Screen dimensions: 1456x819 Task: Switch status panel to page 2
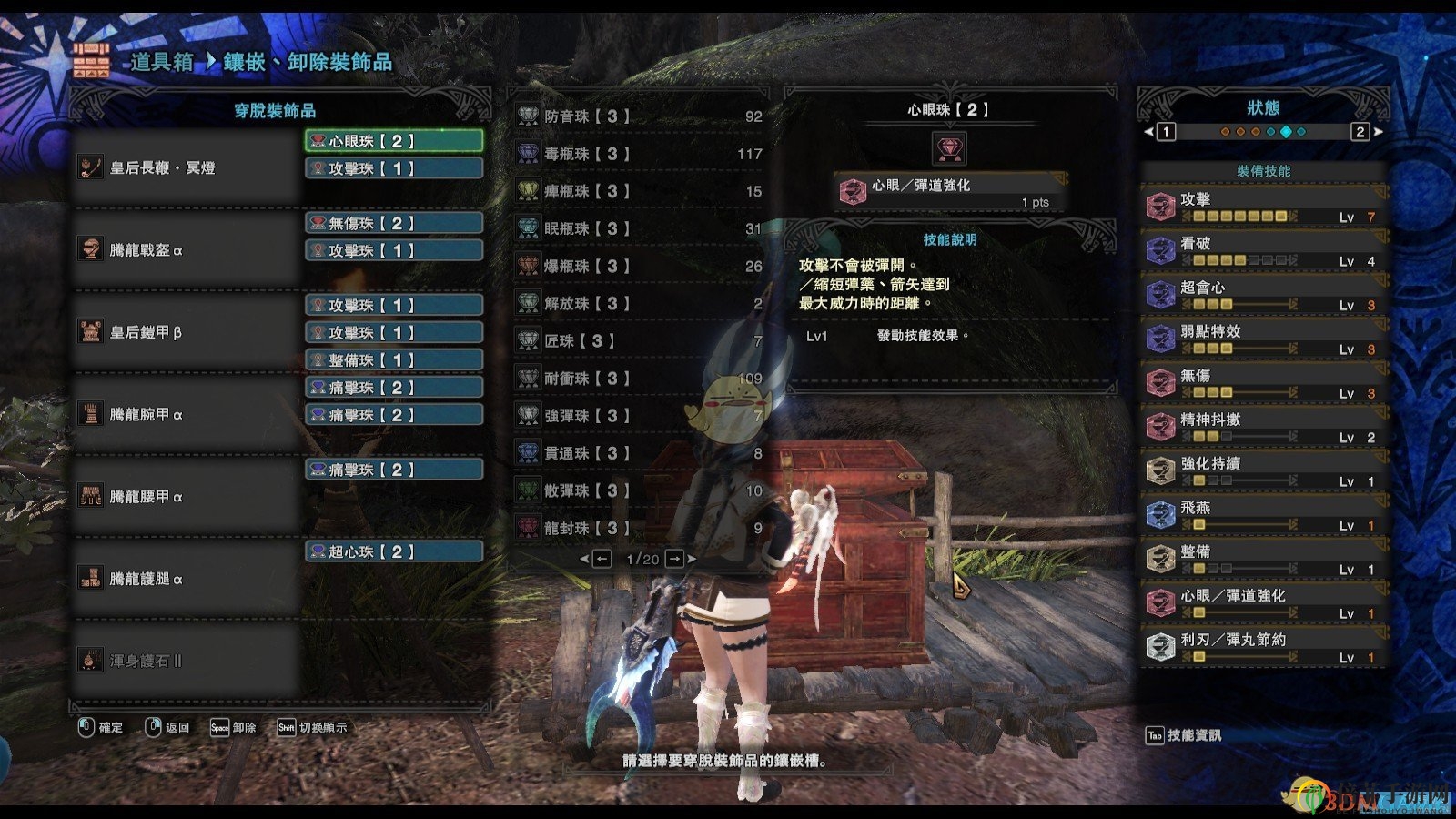[1360, 132]
